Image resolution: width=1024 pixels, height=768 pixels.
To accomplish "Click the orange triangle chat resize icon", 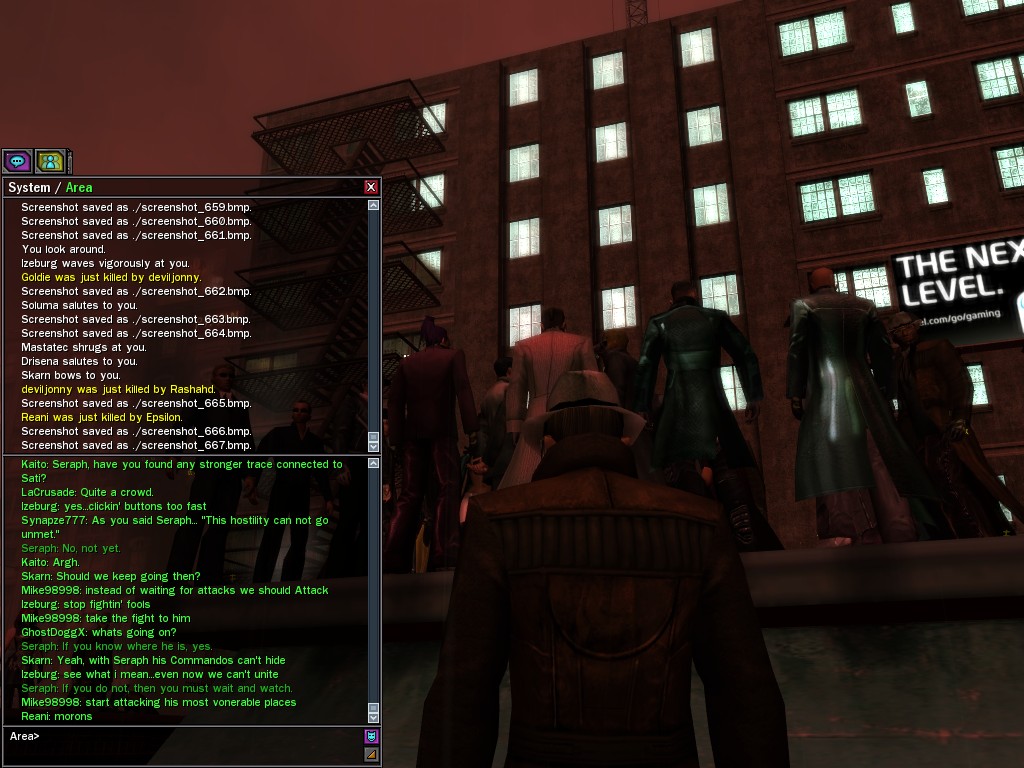I will tap(372, 754).
